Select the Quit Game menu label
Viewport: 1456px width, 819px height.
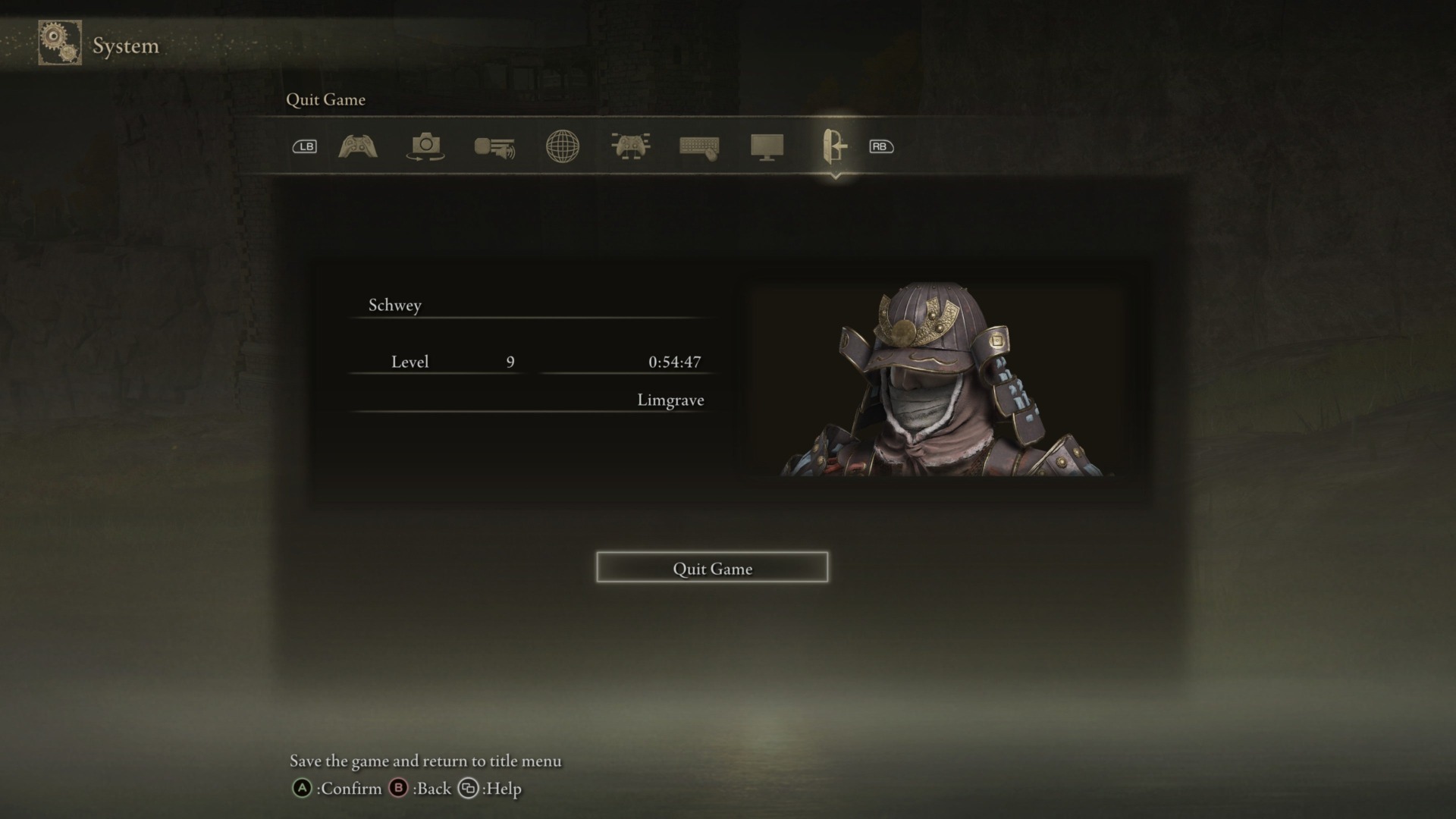click(325, 99)
